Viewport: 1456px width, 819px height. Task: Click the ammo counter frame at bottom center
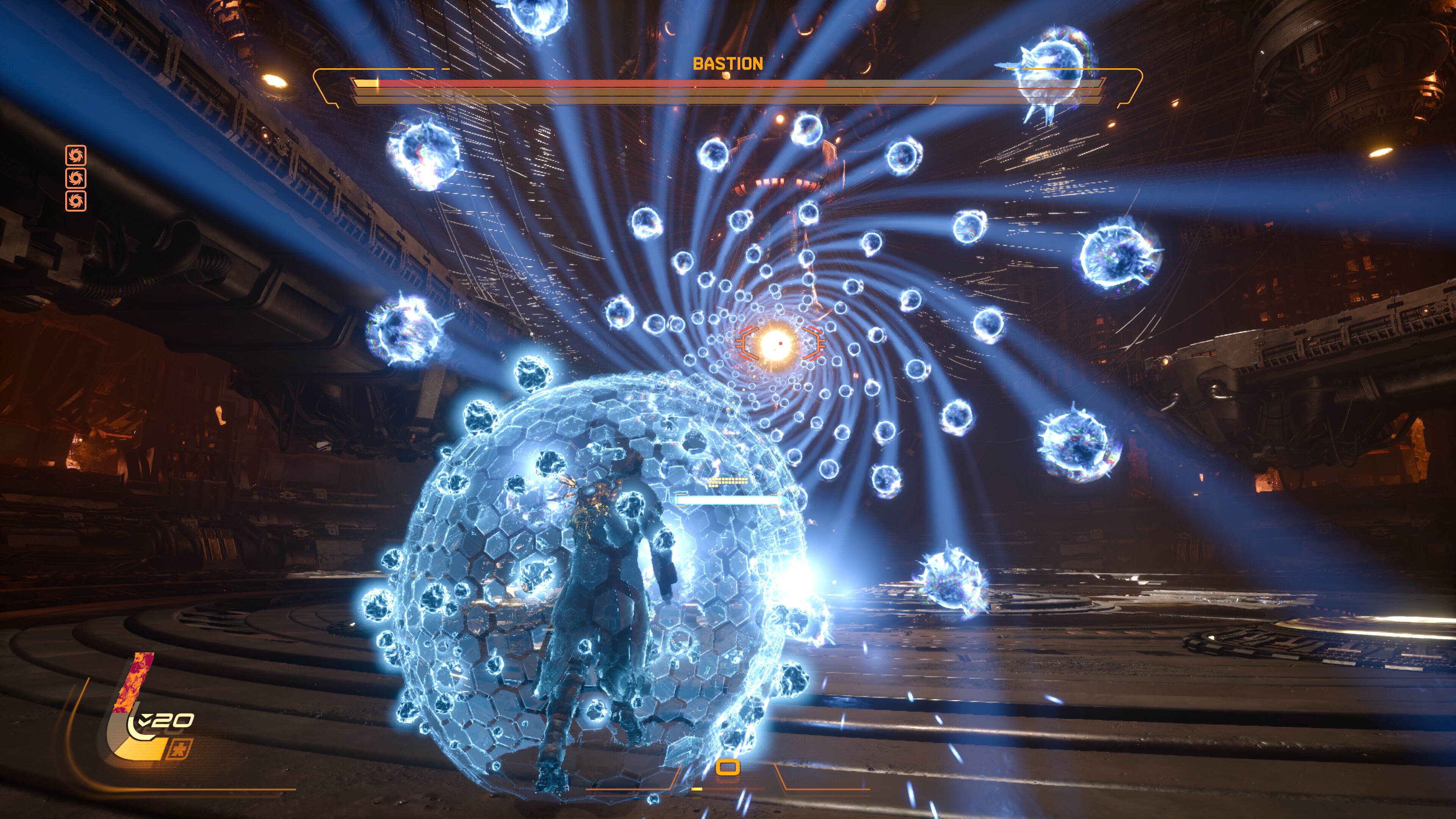728,767
